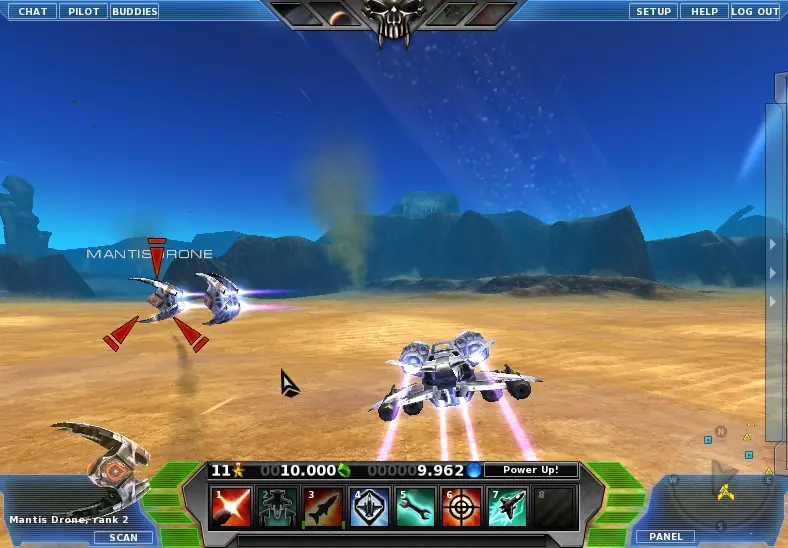The image size is (788, 548).
Task: Activate the shield ability in slot 4
Action: 370,507
